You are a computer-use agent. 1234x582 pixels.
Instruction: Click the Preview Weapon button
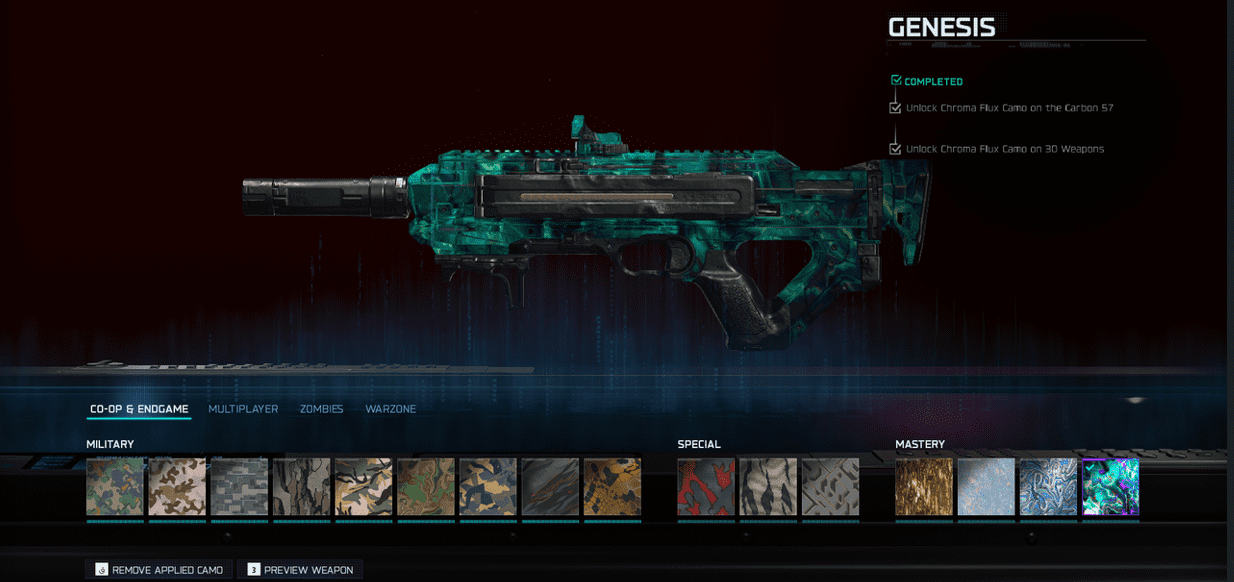pos(299,570)
